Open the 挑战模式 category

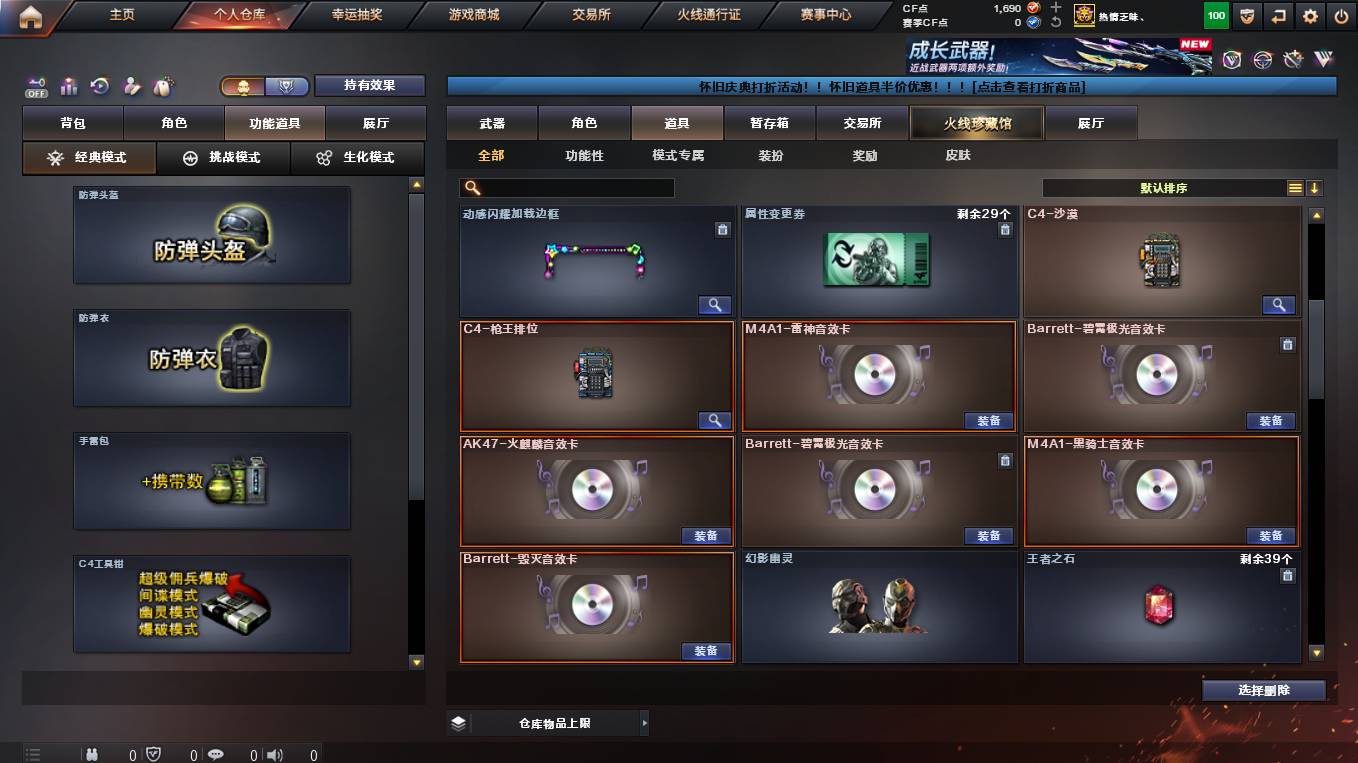[x=223, y=158]
